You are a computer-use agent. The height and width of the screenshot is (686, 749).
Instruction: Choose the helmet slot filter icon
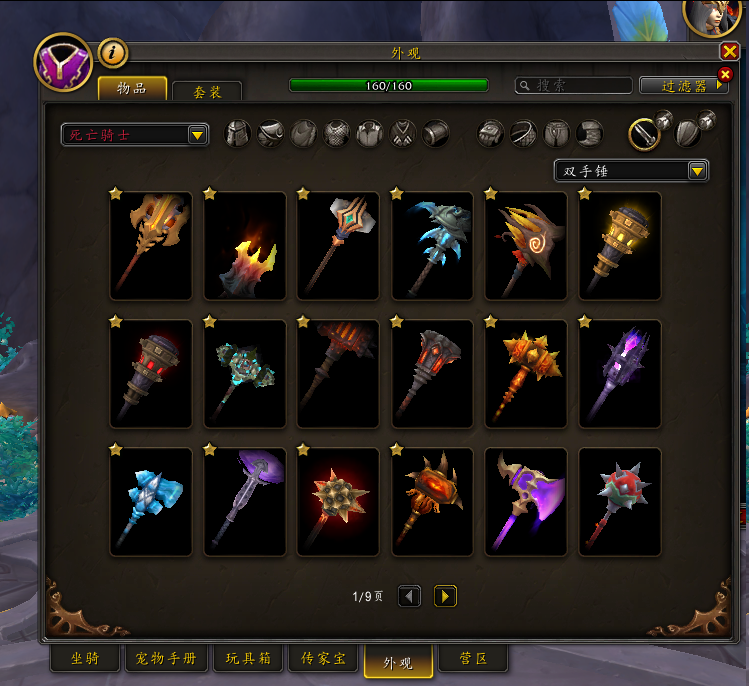click(238, 133)
